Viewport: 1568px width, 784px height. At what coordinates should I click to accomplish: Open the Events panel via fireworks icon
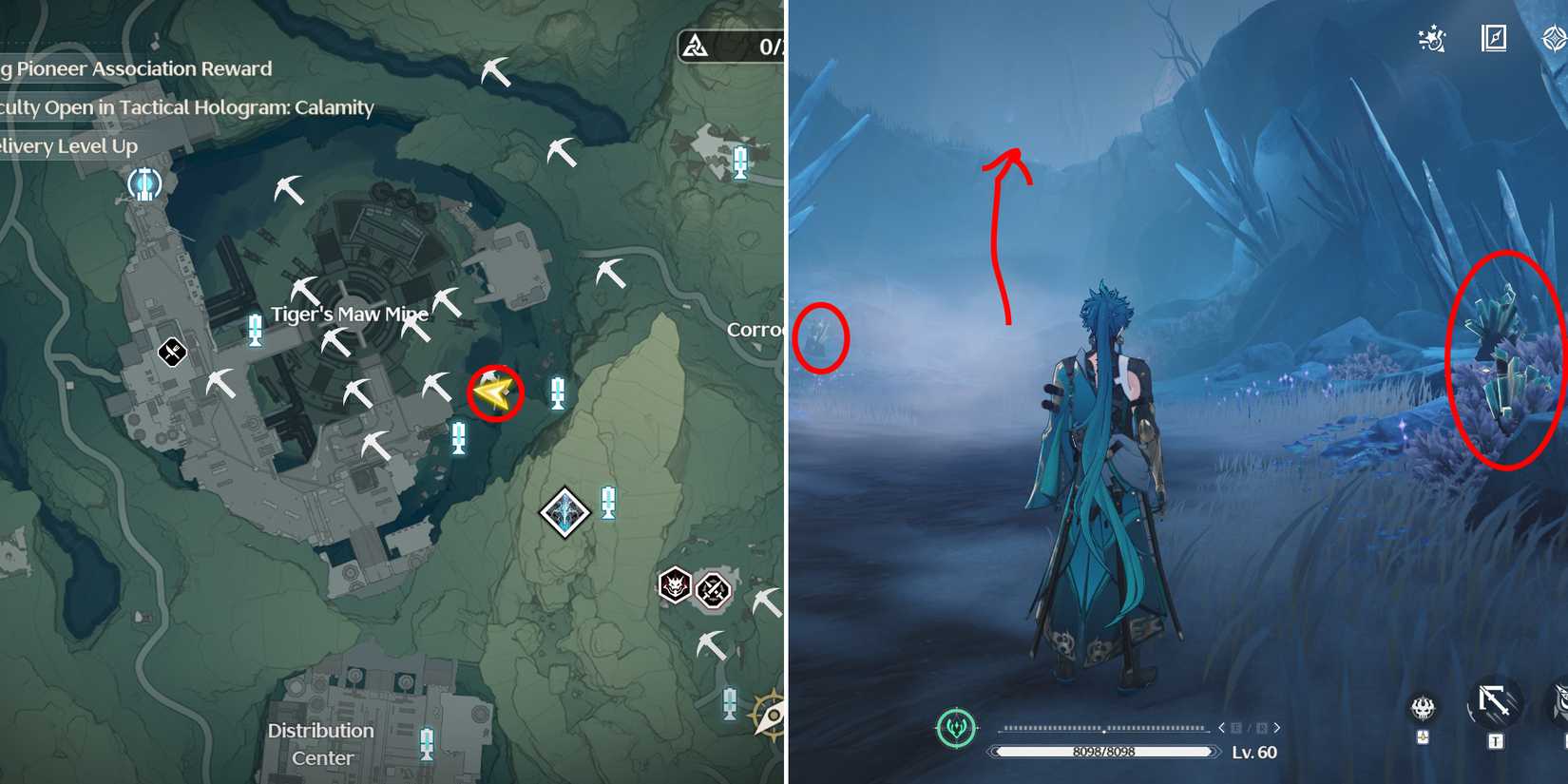coord(1429,38)
